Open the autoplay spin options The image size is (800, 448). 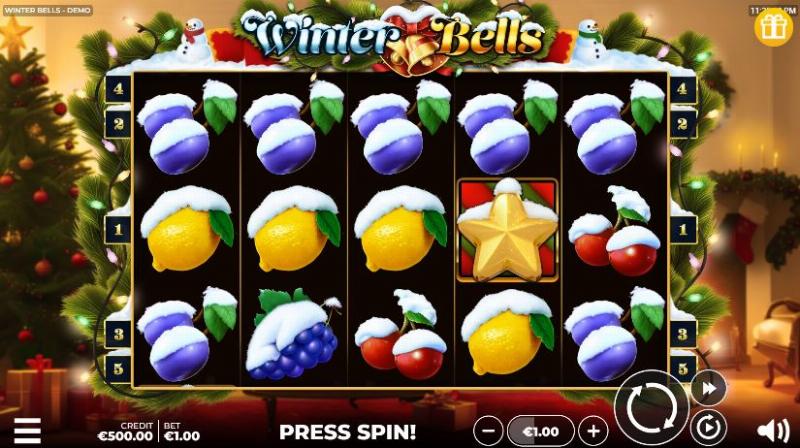[x=707, y=428]
